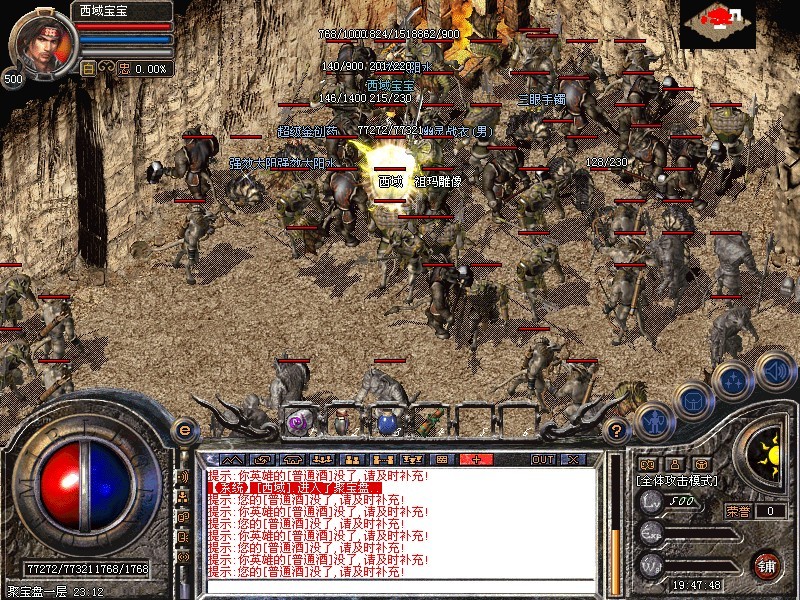
Task: Click the round 'e' button left of belt
Action: (184, 429)
